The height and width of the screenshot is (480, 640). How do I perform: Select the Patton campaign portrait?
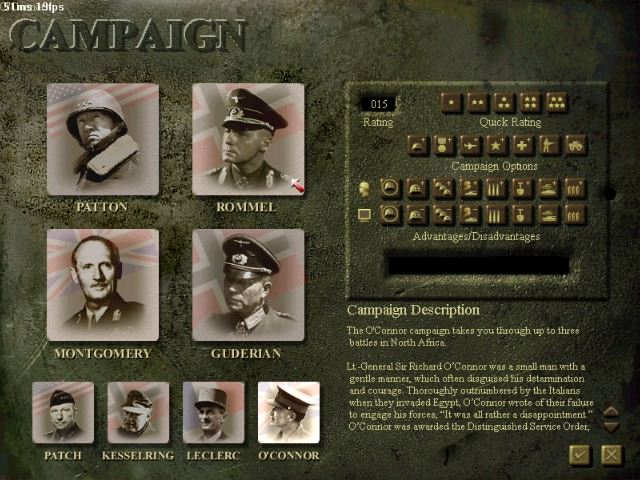click(x=102, y=139)
